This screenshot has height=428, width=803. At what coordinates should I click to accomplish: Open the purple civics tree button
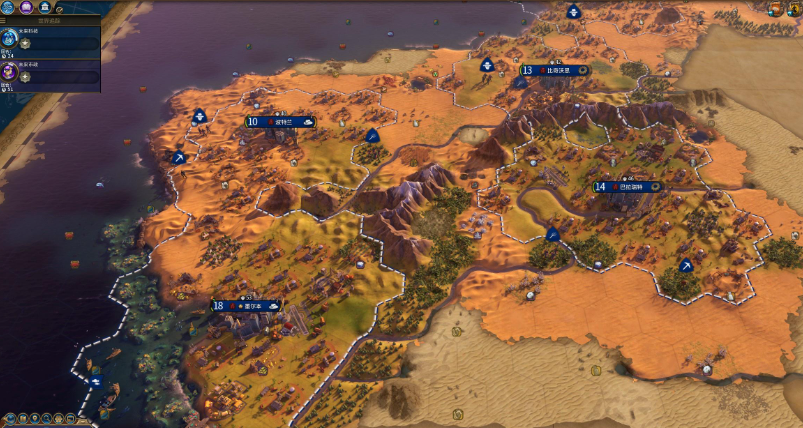28,6
